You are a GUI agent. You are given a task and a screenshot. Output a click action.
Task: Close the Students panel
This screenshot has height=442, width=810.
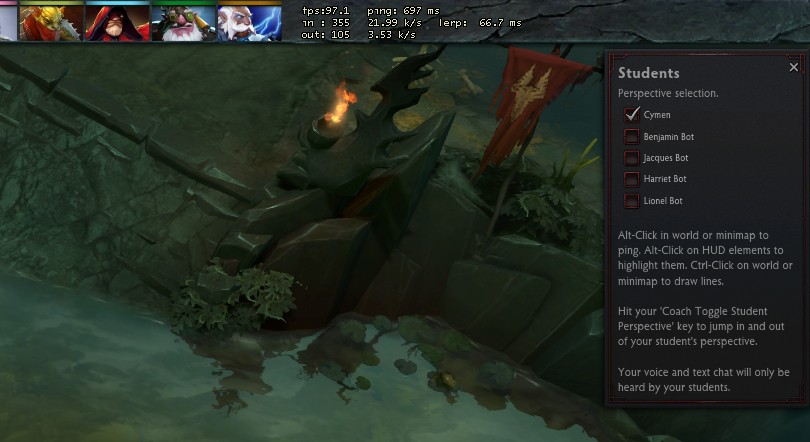coord(794,68)
